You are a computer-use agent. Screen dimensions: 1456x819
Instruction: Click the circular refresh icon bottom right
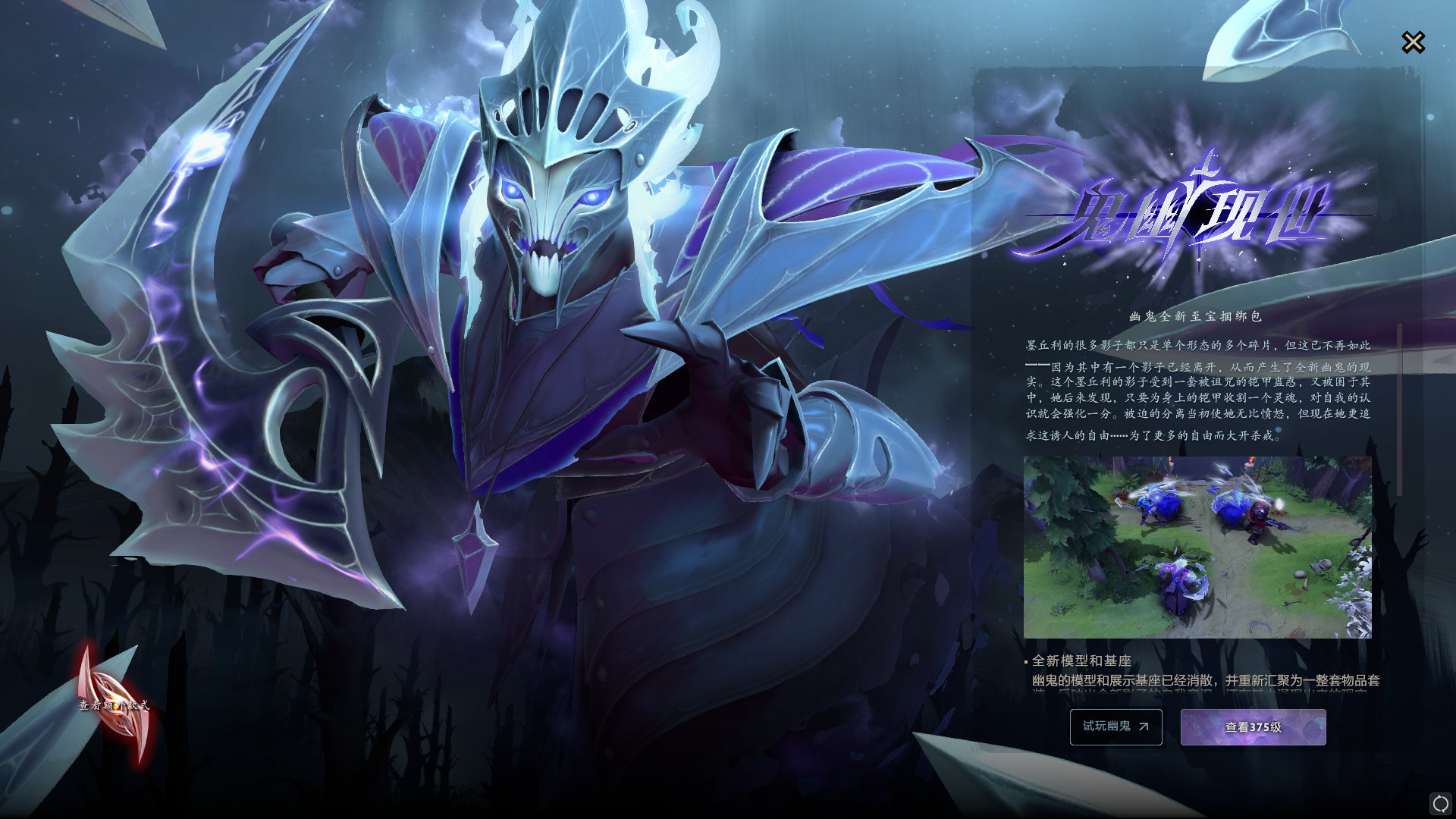click(1439, 802)
